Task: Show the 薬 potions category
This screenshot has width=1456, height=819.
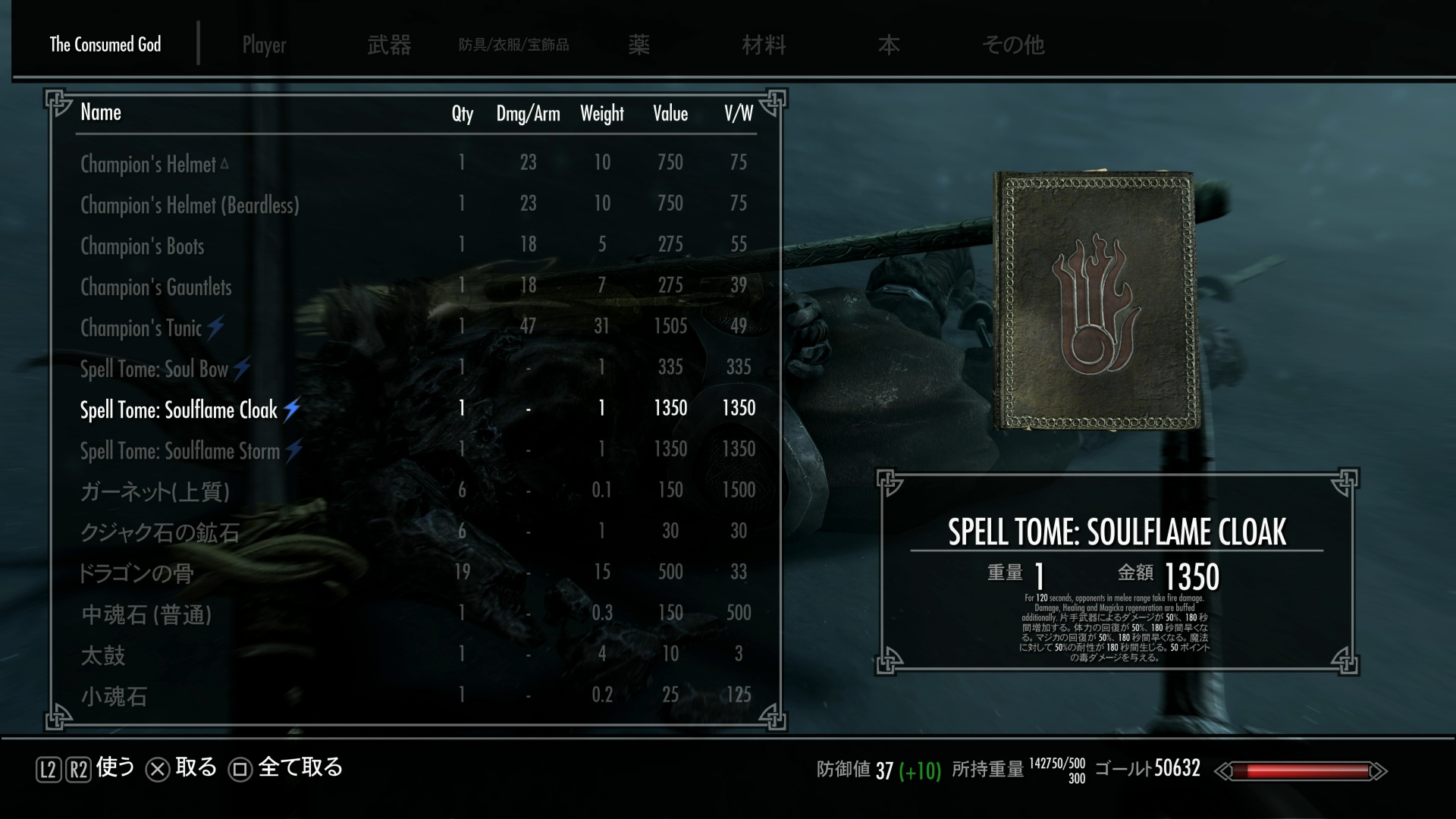Action: (639, 45)
